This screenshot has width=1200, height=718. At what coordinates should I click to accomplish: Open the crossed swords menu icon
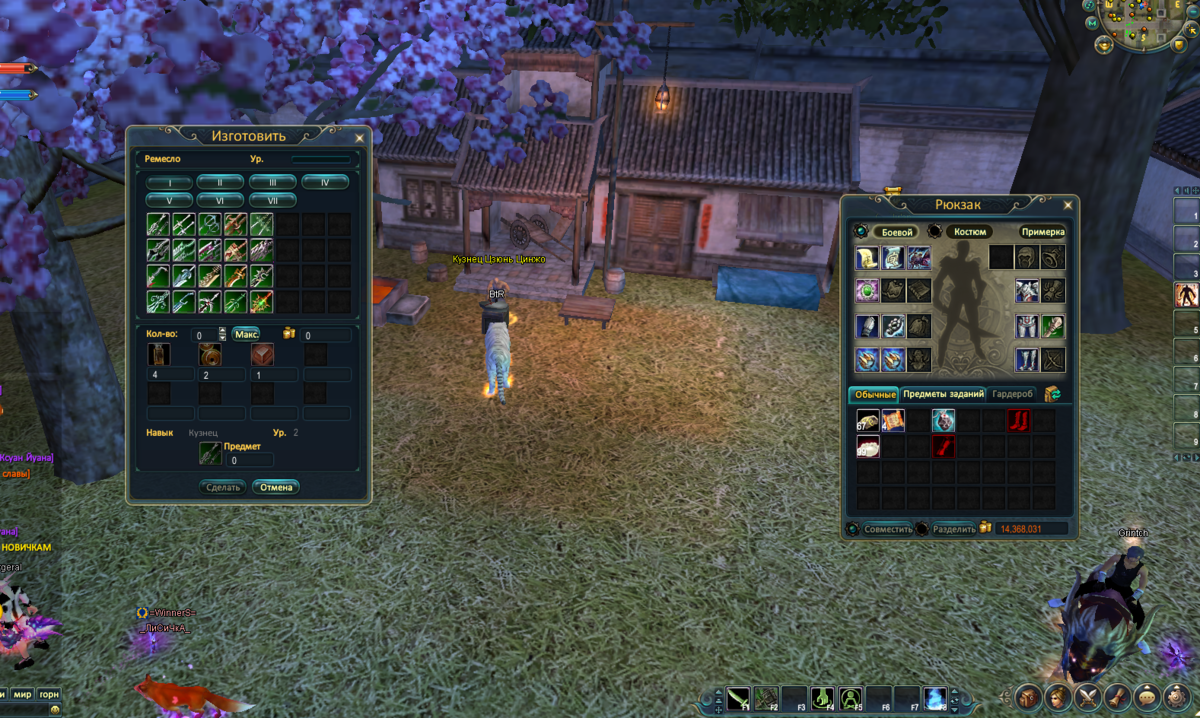[1088, 697]
